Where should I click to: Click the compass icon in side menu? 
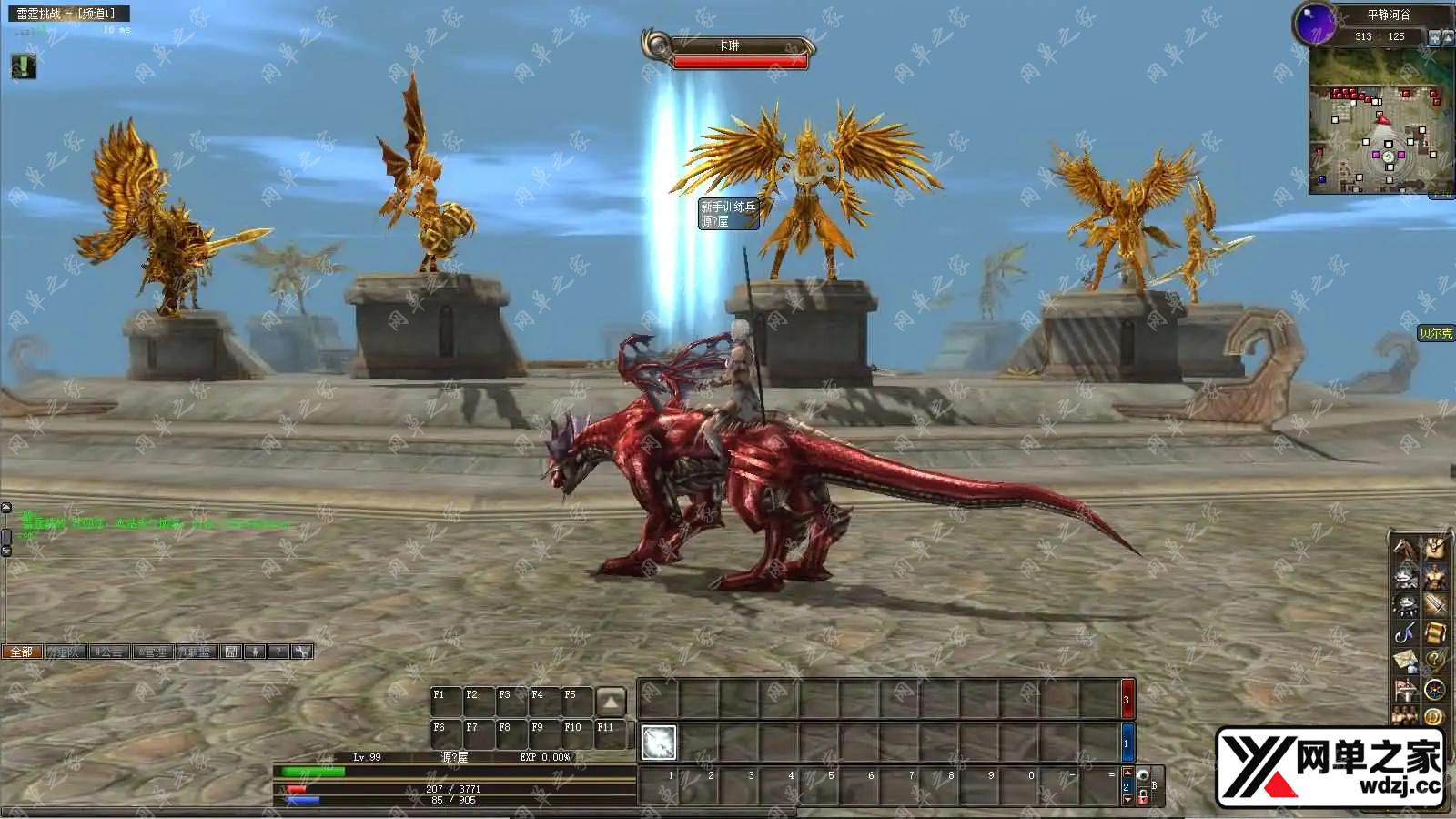(x=1435, y=689)
